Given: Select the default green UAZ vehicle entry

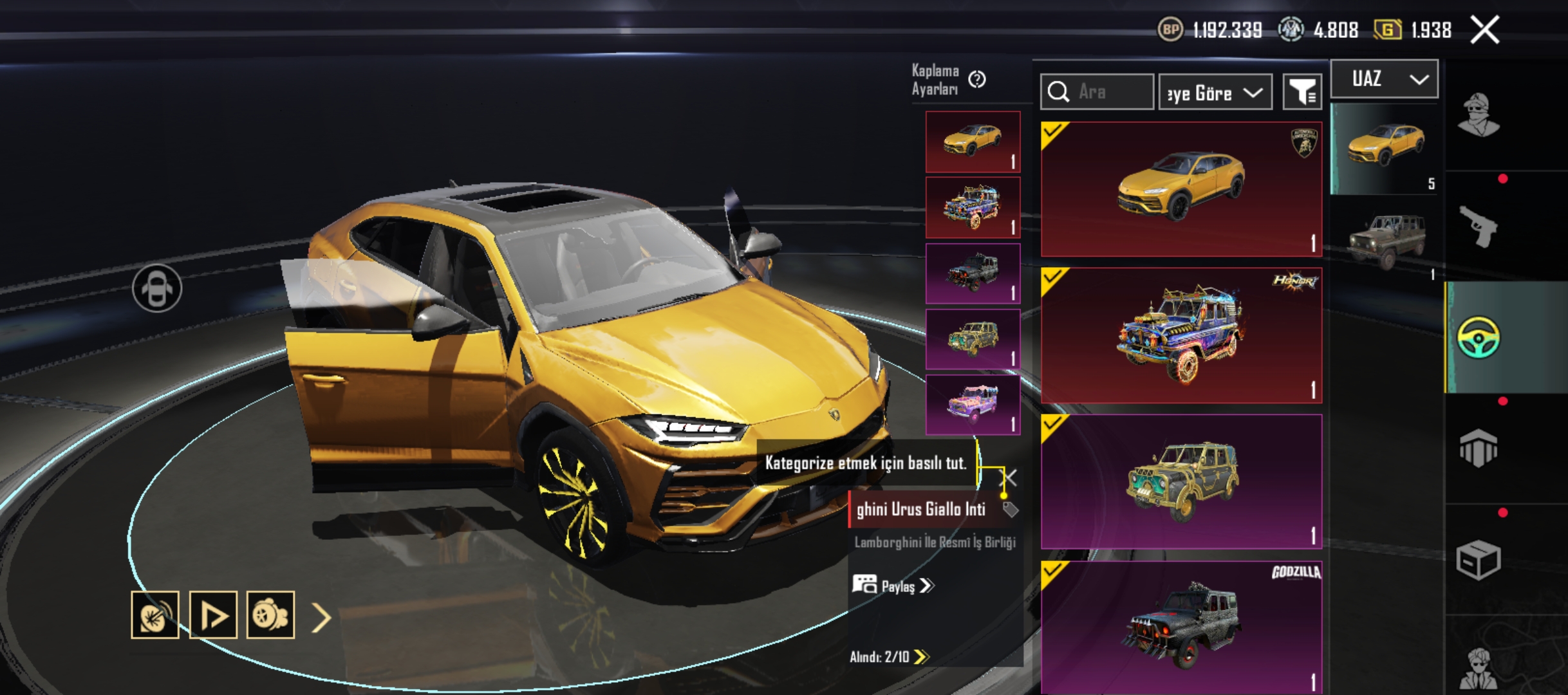Looking at the screenshot, I should point(1385,241).
